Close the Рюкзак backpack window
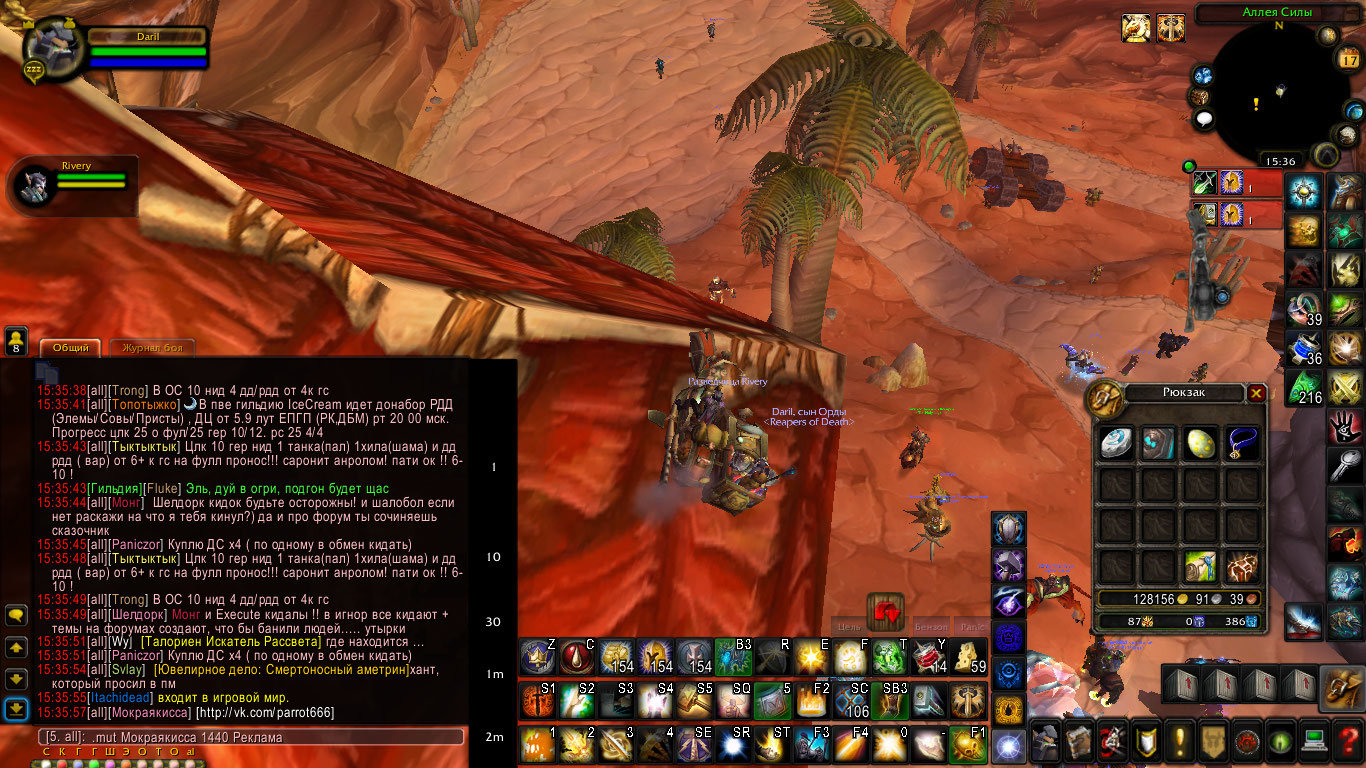1366x768 pixels. pos(1256,393)
